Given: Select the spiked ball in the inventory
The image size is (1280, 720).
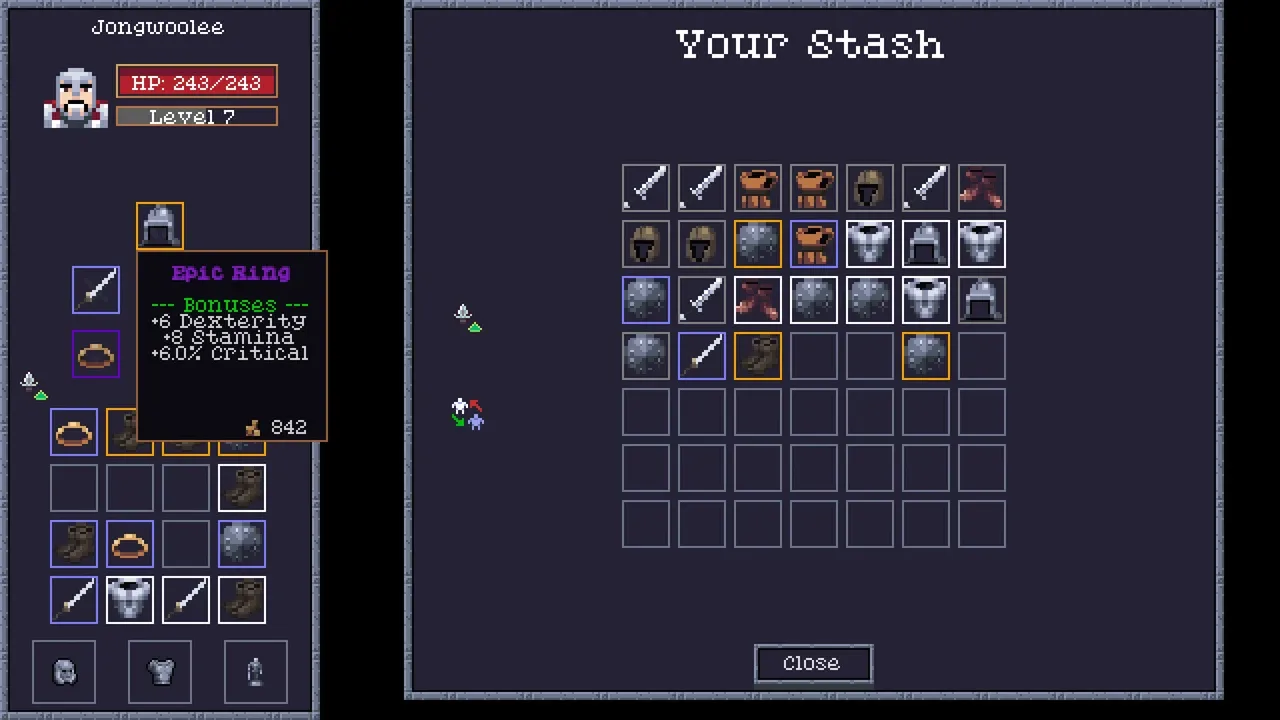Looking at the screenshot, I should [242, 543].
